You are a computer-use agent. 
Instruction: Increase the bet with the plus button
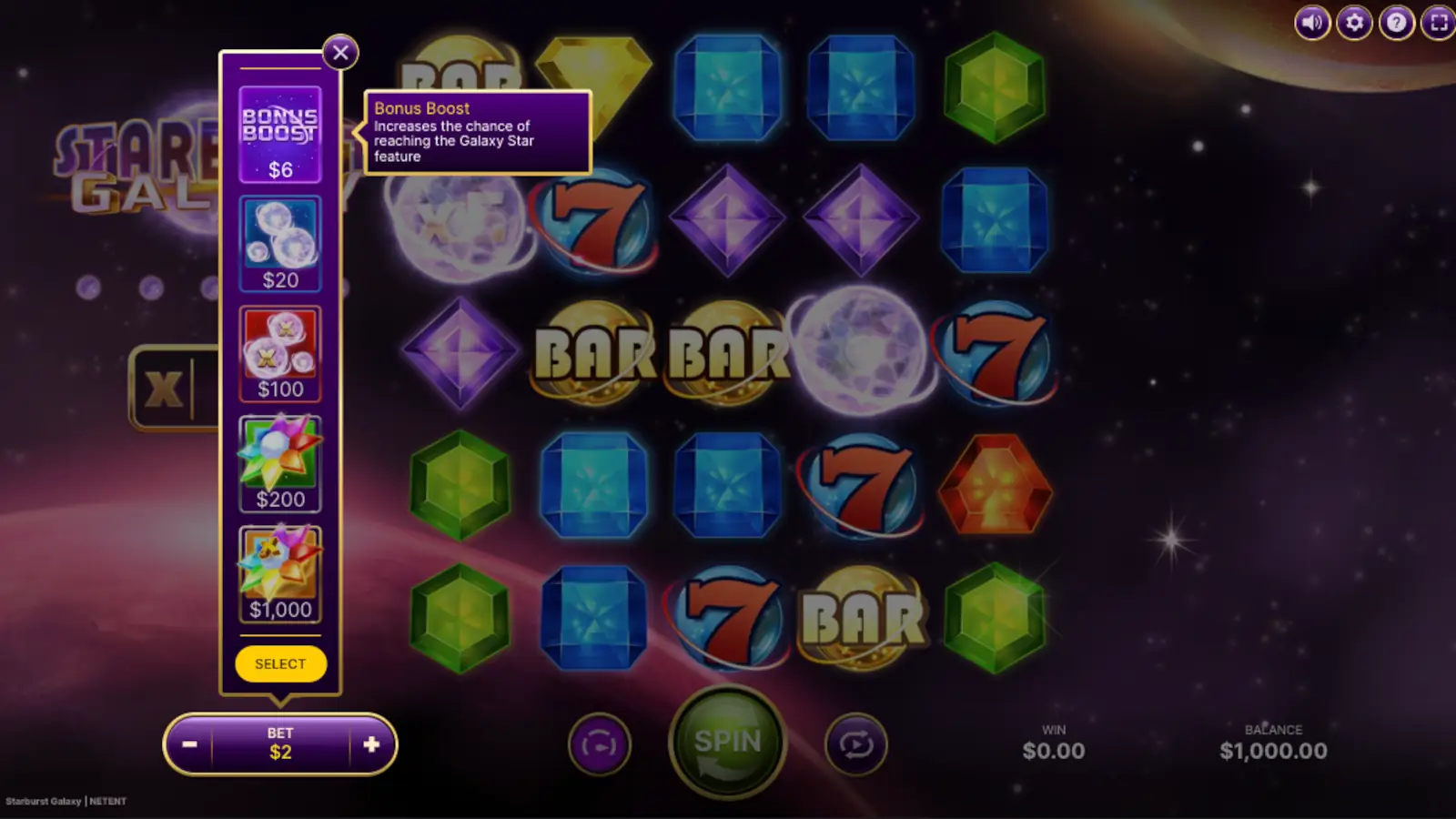click(371, 744)
